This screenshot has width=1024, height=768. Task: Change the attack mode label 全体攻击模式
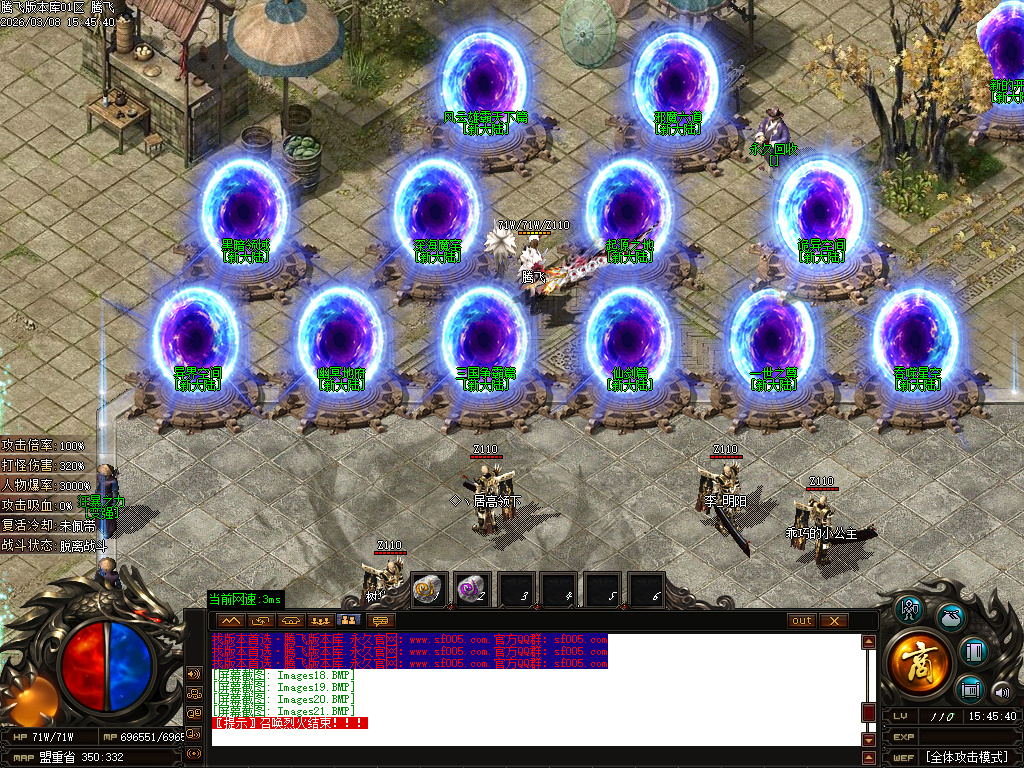pos(967,756)
